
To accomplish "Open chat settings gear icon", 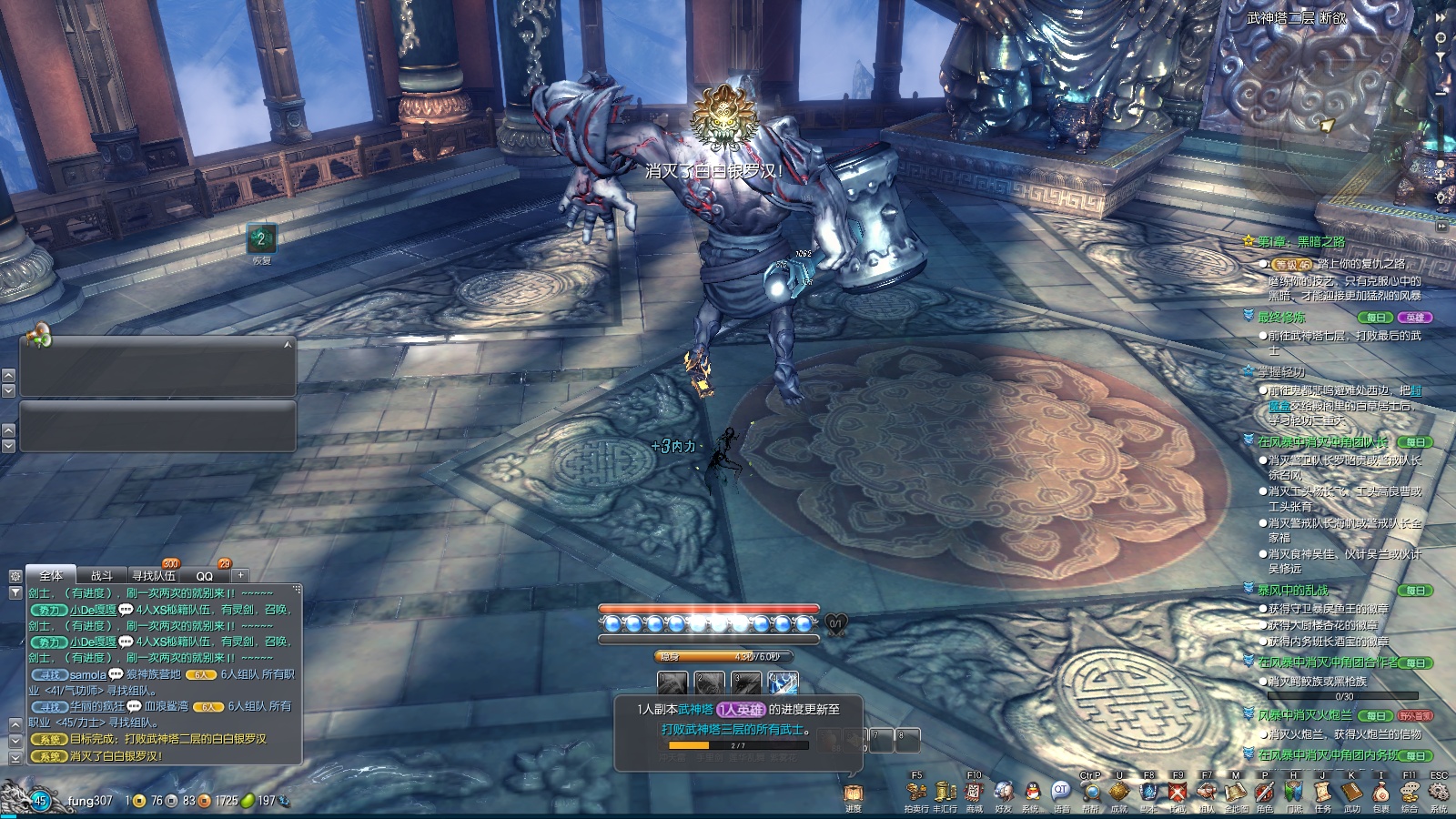I will 15,576.
